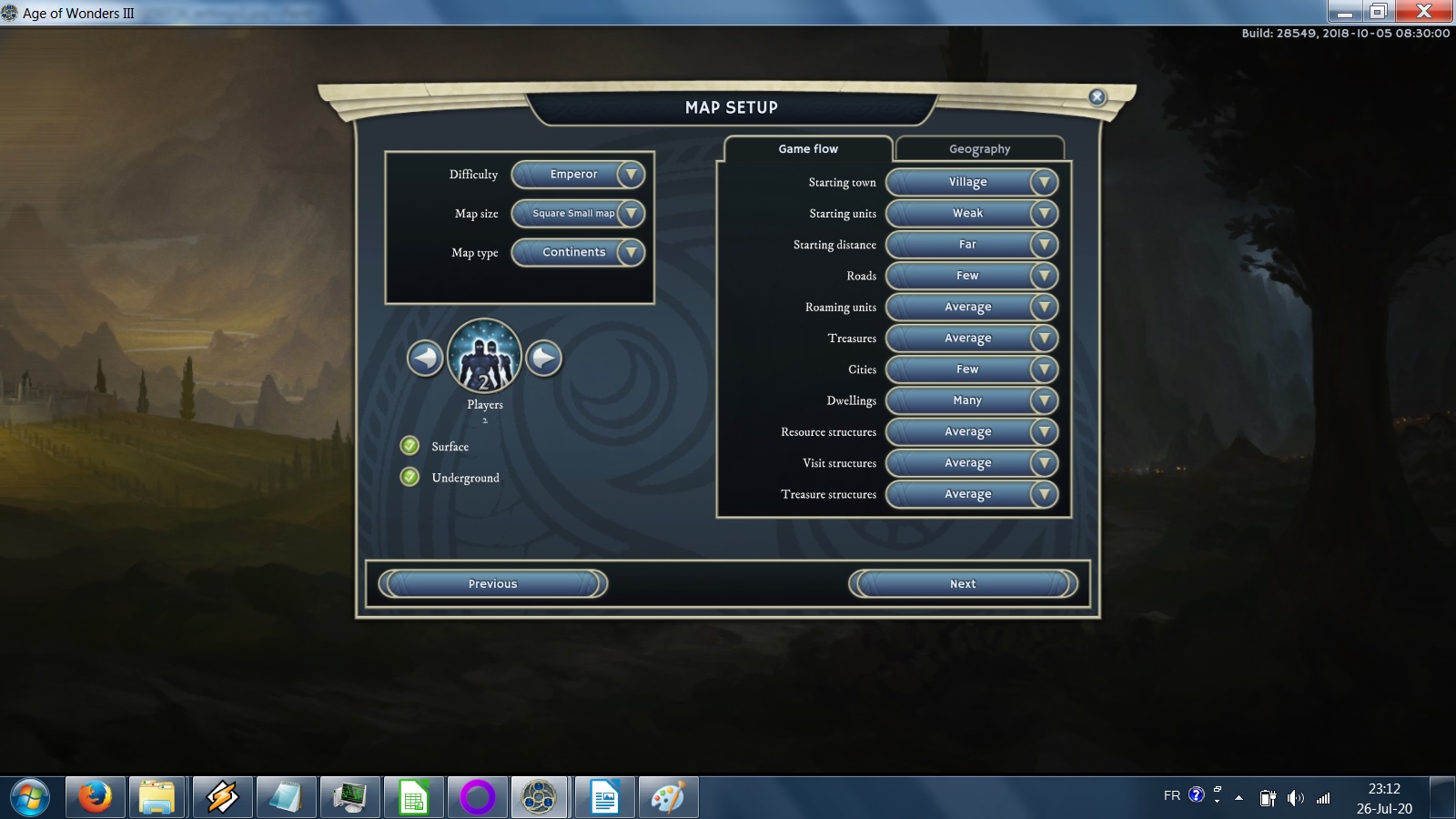The height and width of the screenshot is (819, 1456).
Task: Change the Map type from Continents
Action: coord(579,253)
